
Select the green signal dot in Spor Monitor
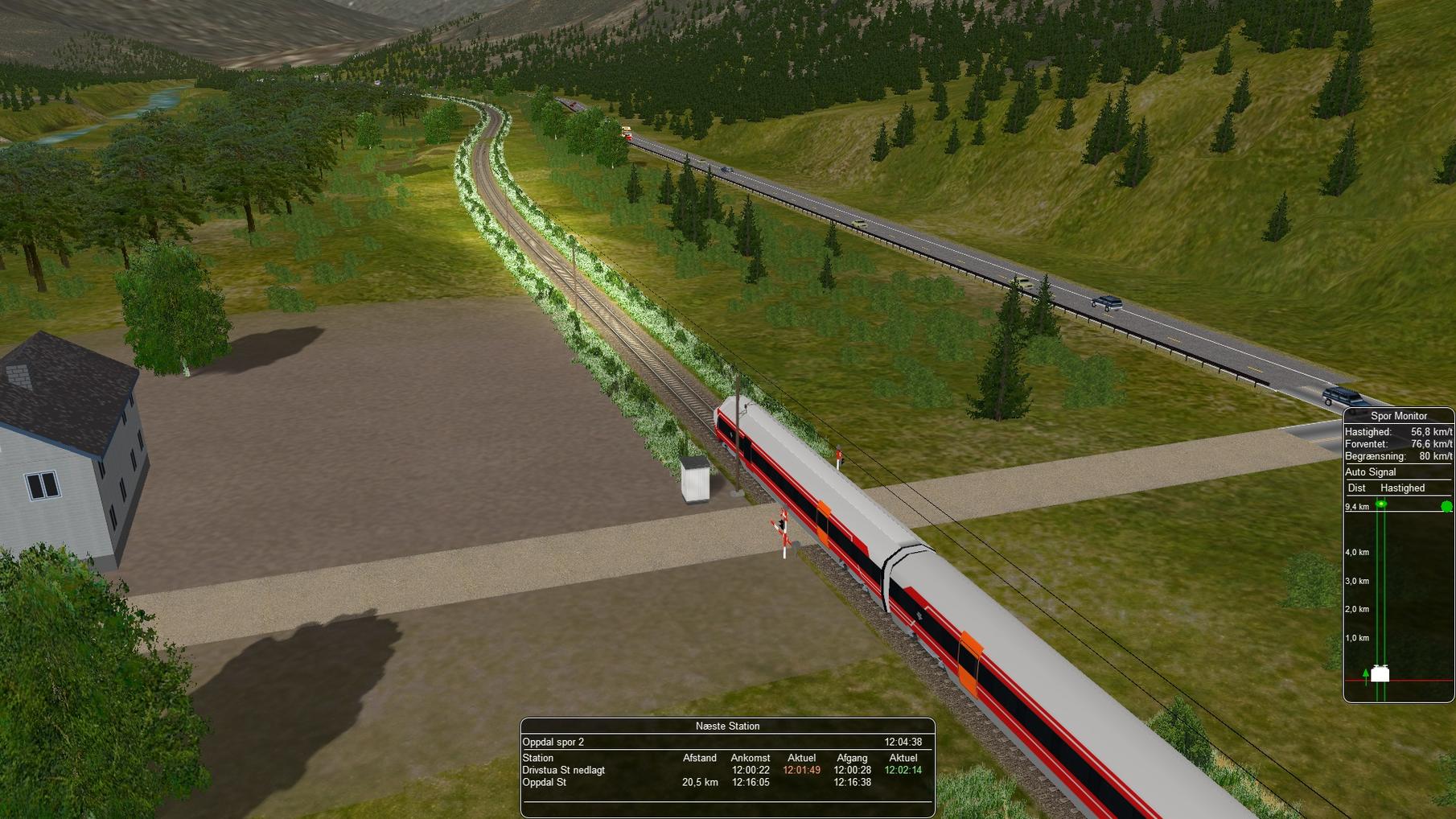tap(1446, 507)
